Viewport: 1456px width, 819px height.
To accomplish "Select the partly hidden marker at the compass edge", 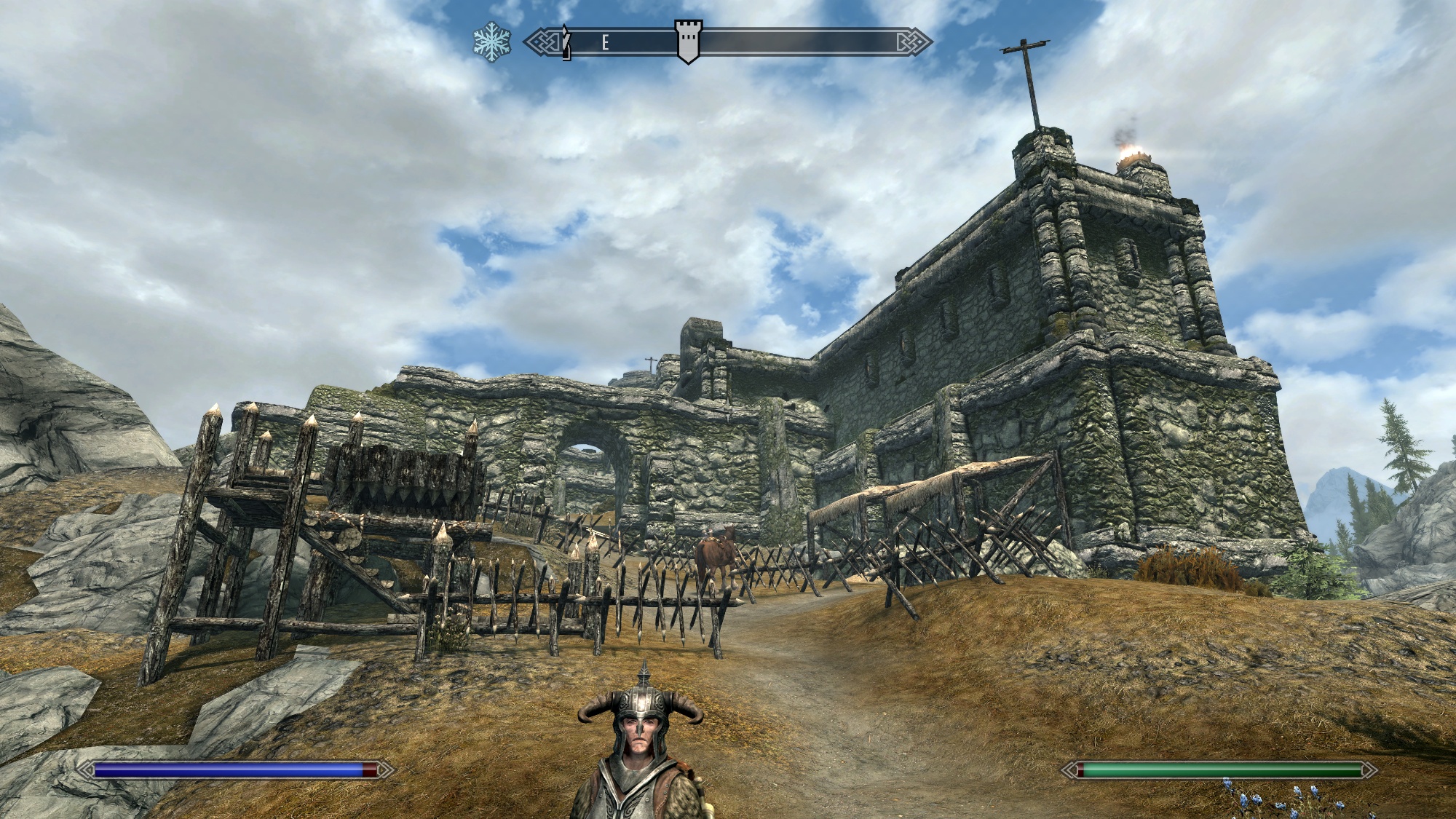I will (x=566, y=43).
